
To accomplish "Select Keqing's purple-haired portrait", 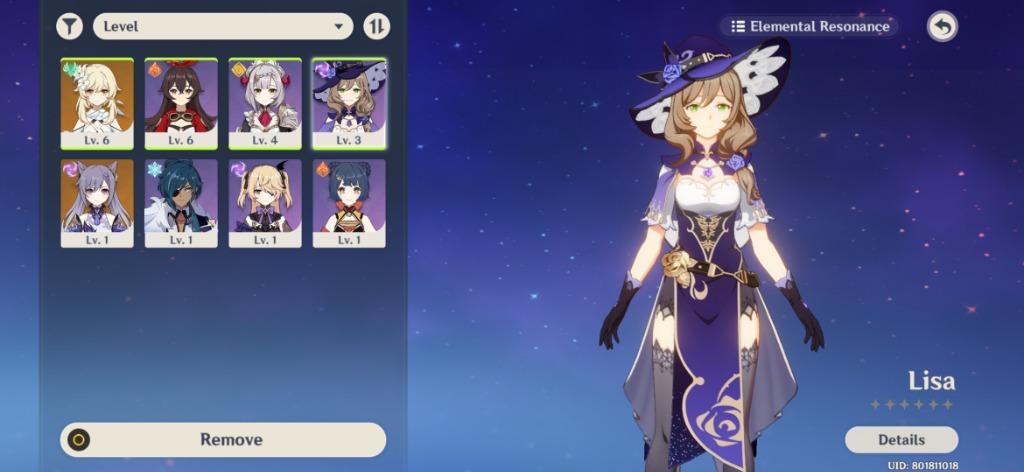I will 97,203.
